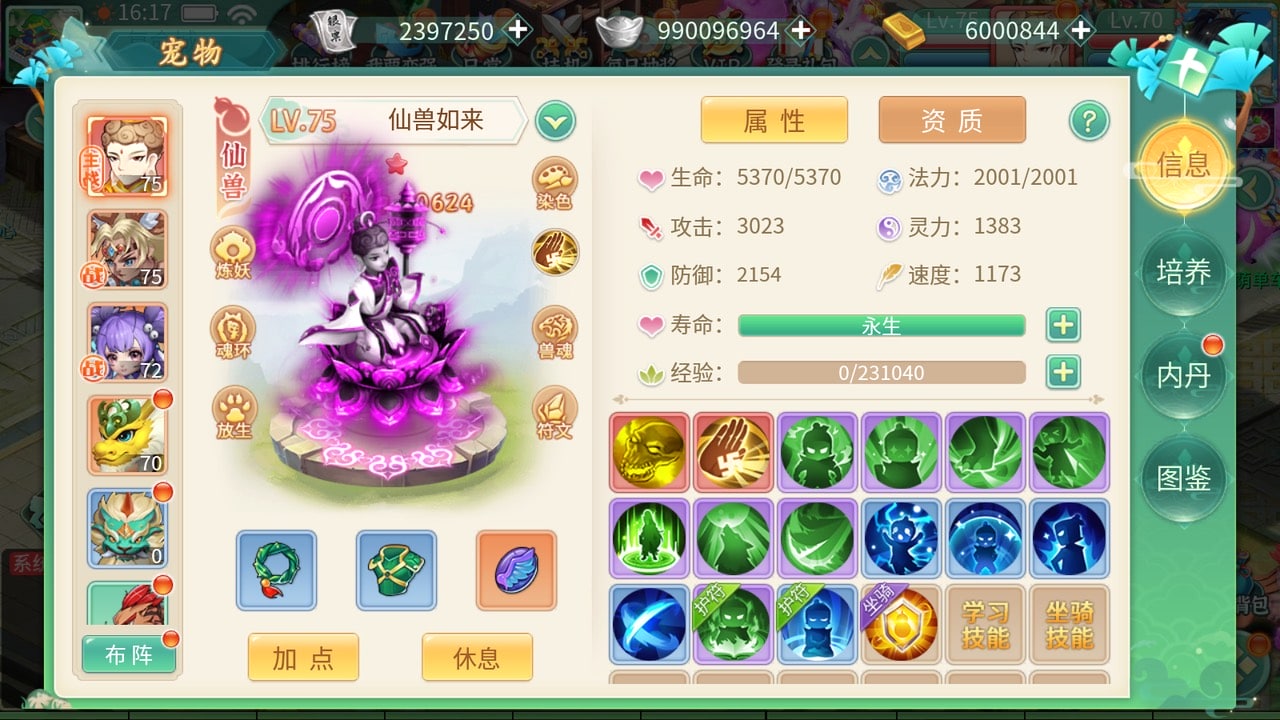Click the plus next to the gold amount
This screenshot has height=720, width=1280.
click(1081, 31)
